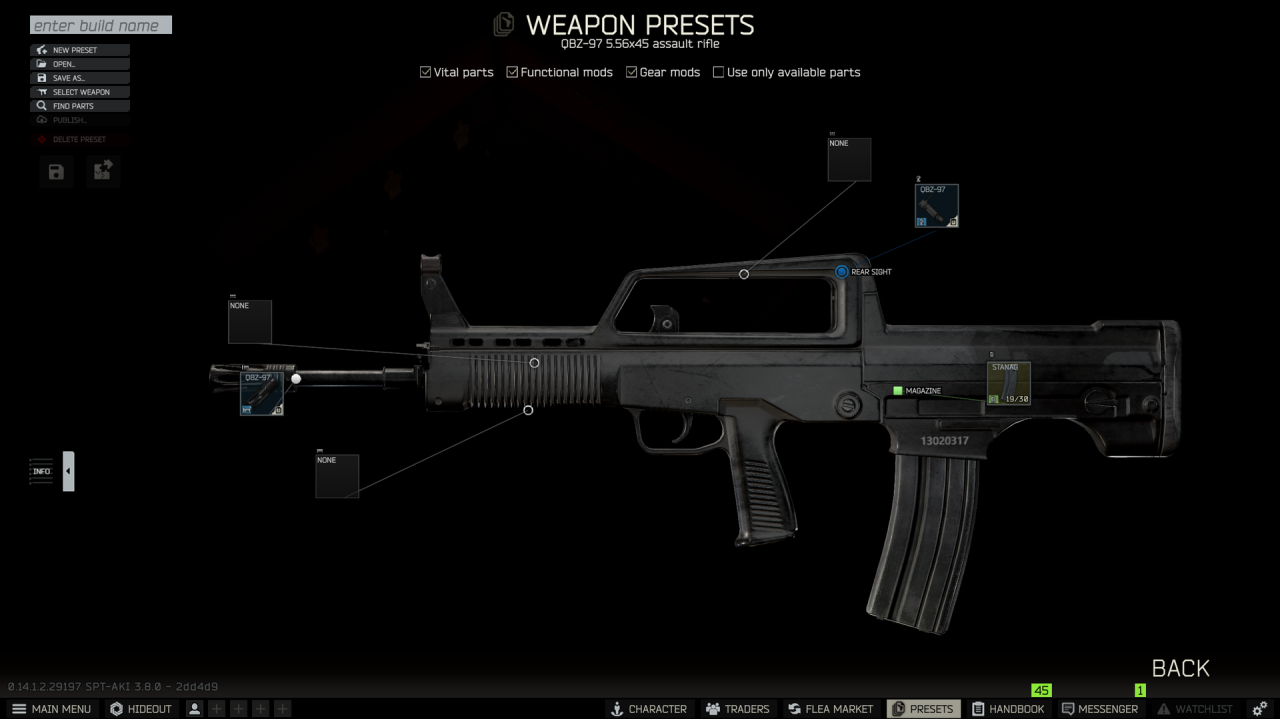Go back with the BACK button
Screen dimensions: 1280x719
[x=1180, y=668]
